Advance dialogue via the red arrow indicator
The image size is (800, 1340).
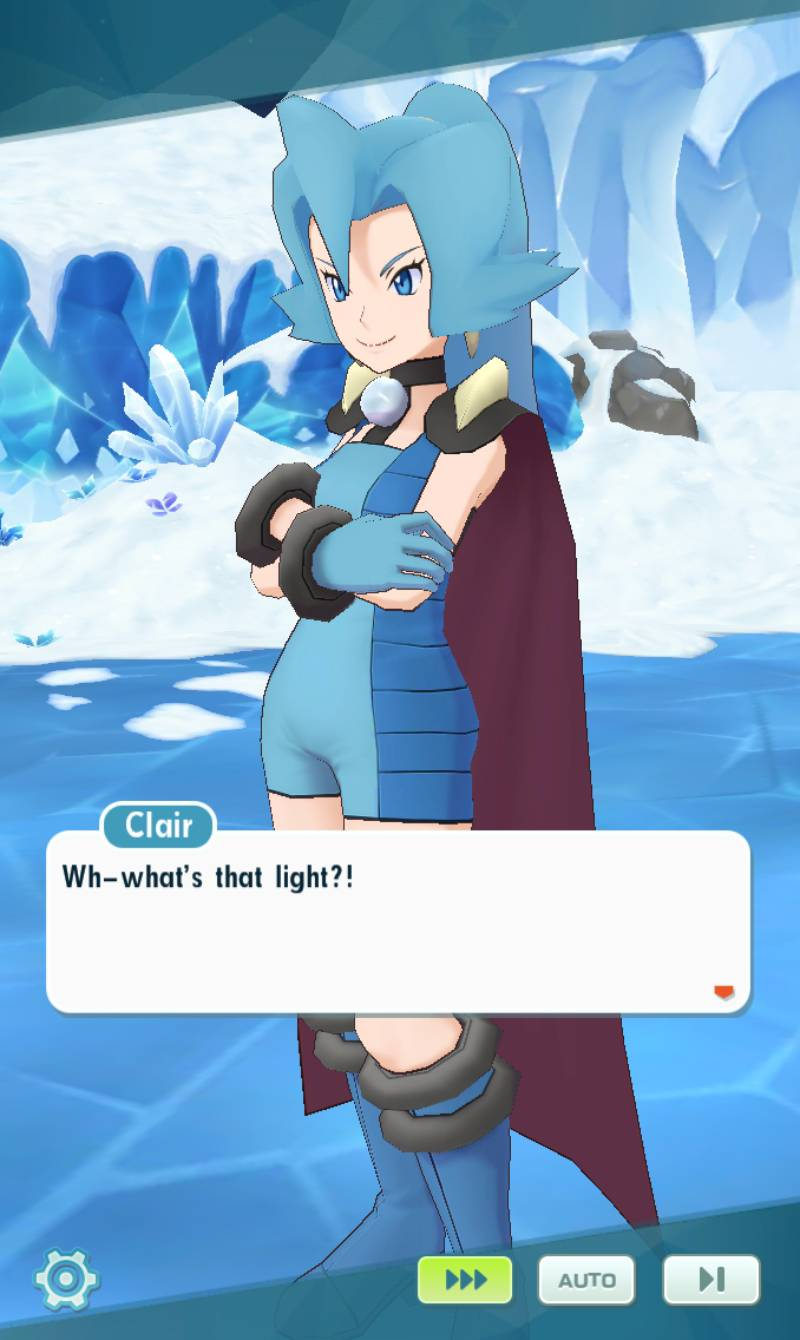point(723,992)
